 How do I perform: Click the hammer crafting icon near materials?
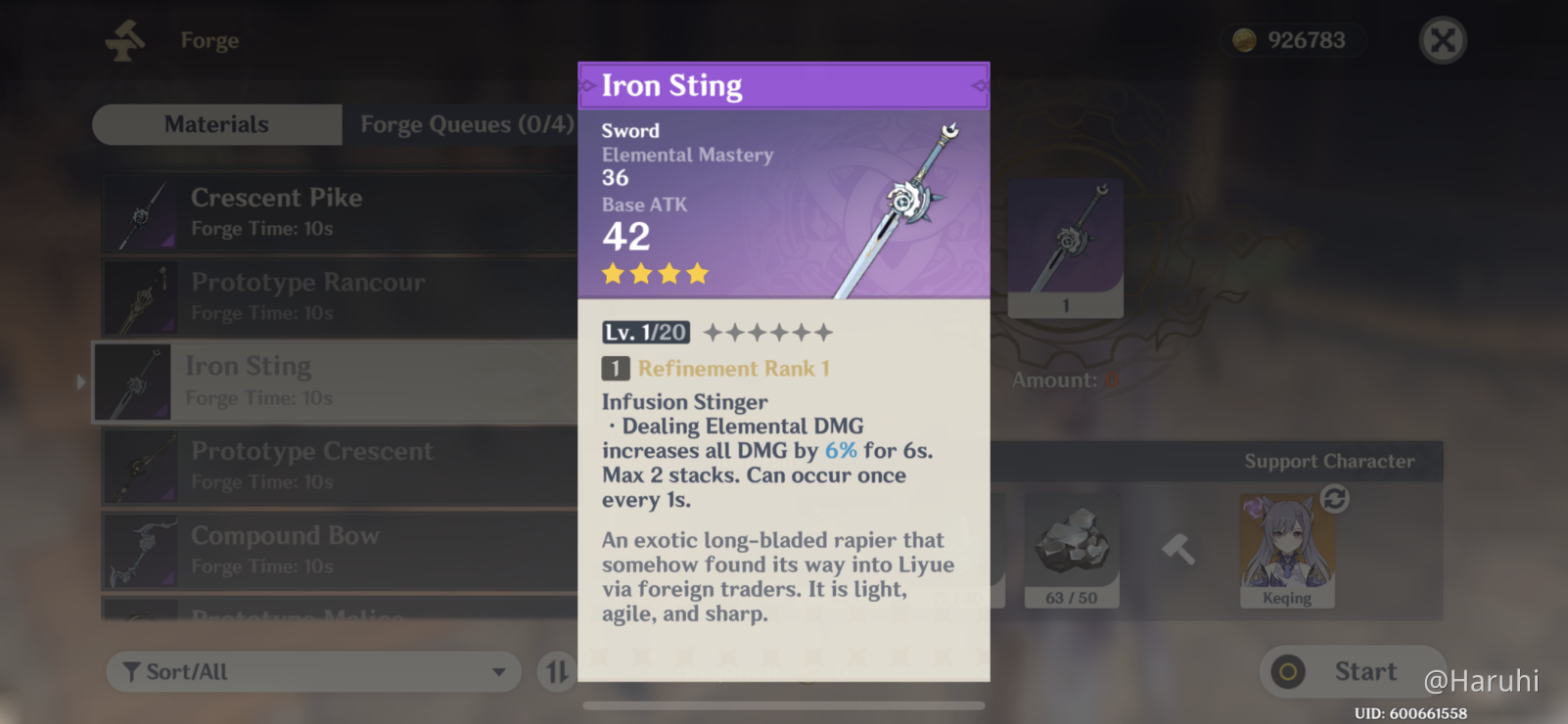(1179, 551)
